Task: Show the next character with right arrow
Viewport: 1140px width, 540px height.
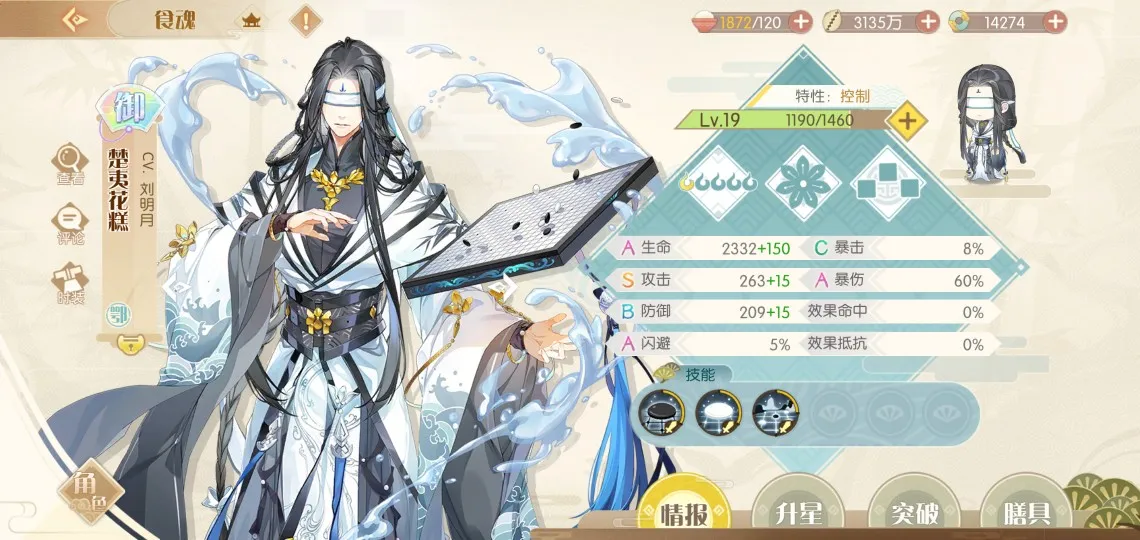Action: (x=504, y=287)
